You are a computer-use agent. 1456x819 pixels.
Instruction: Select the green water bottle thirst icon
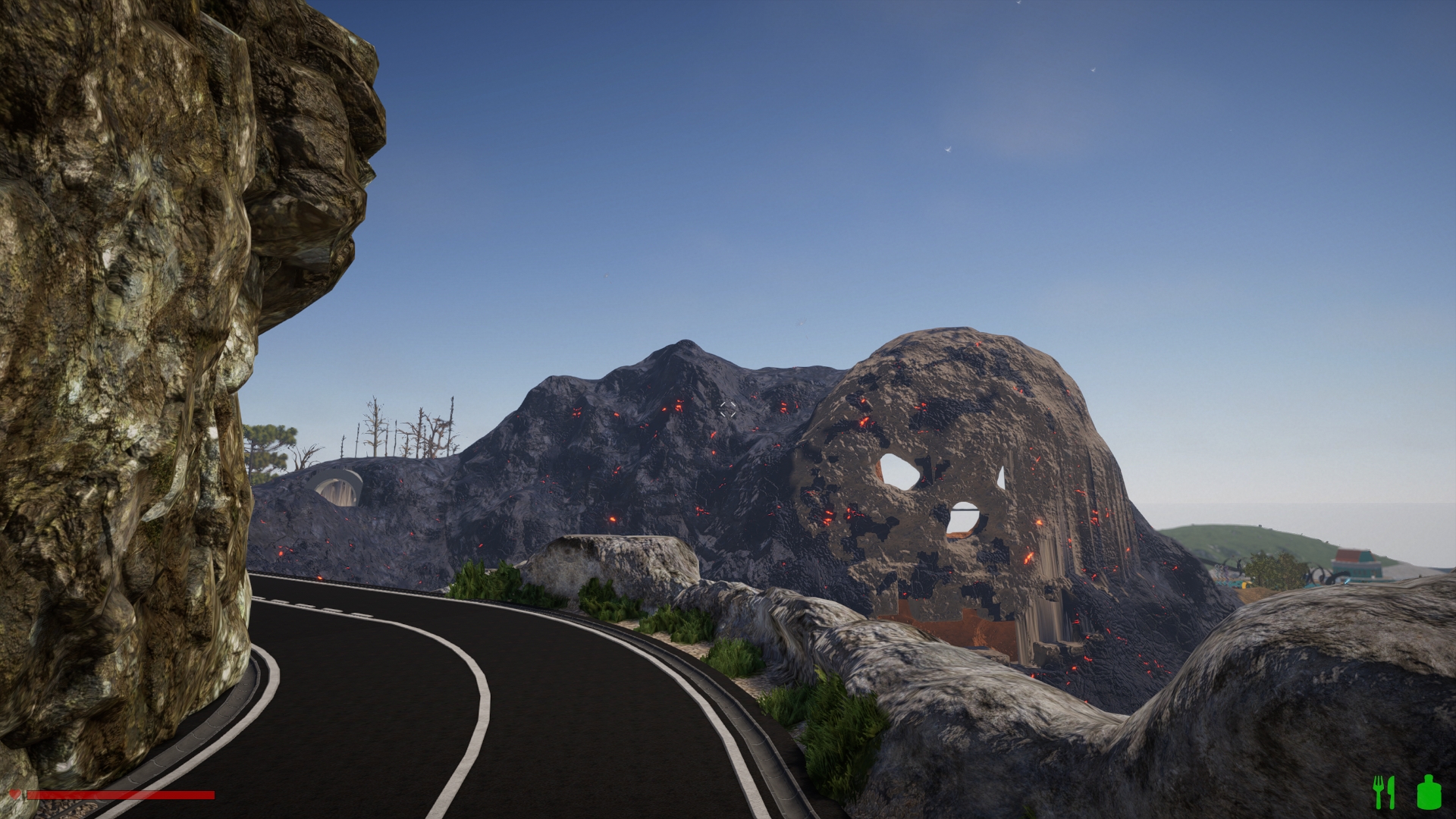pos(1428,792)
